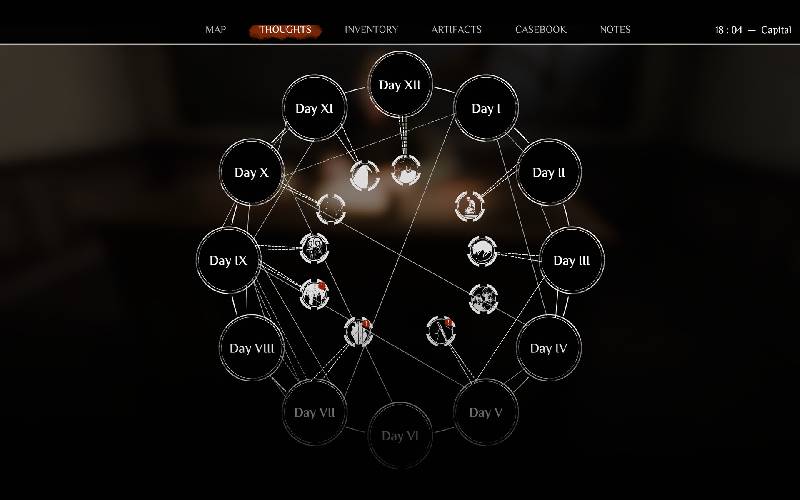Open the Casebook tab
Image resolution: width=800 pixels, height=500 pixels.
(541, 30)
